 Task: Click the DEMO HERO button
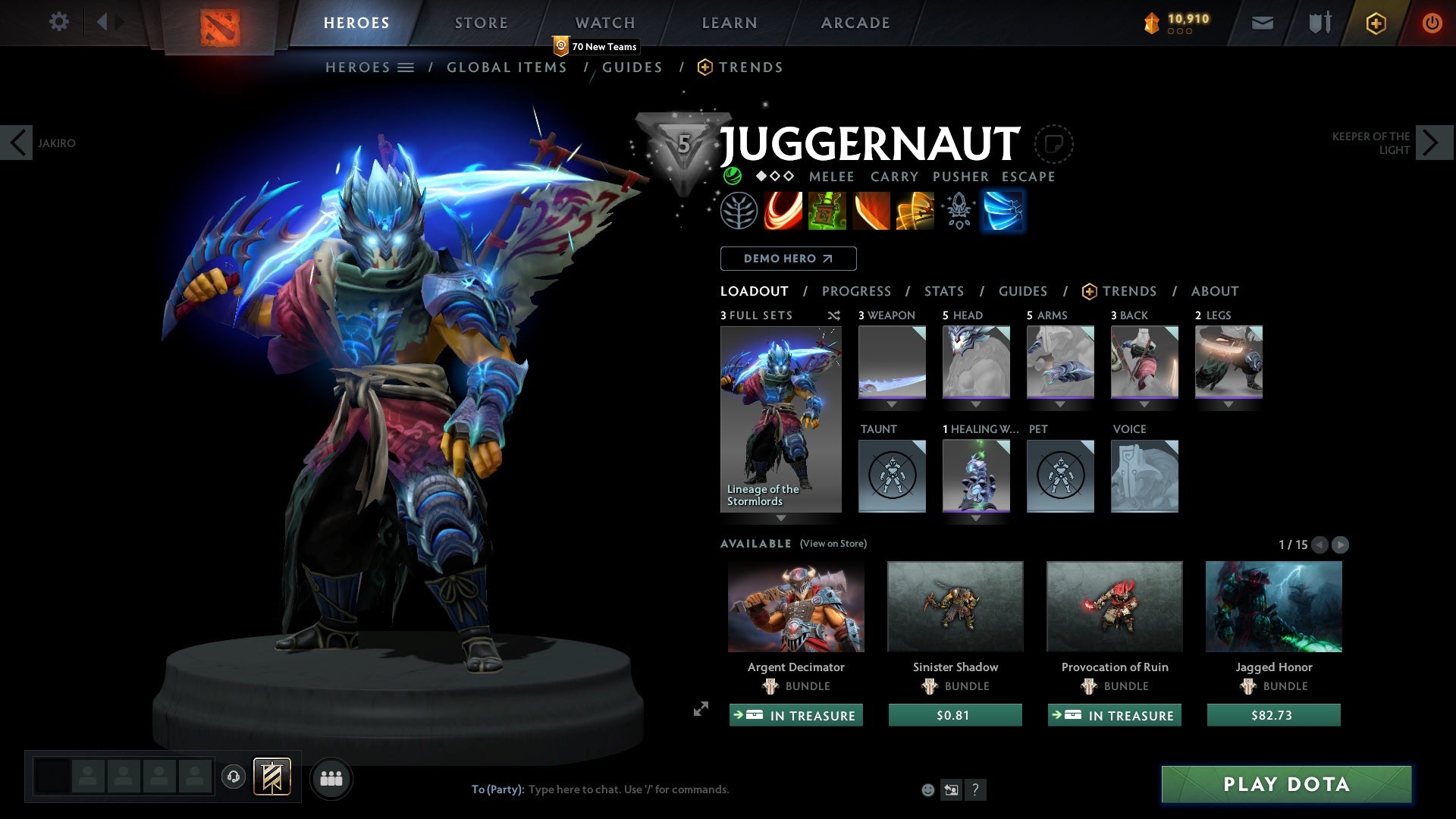tap(788, 258)
